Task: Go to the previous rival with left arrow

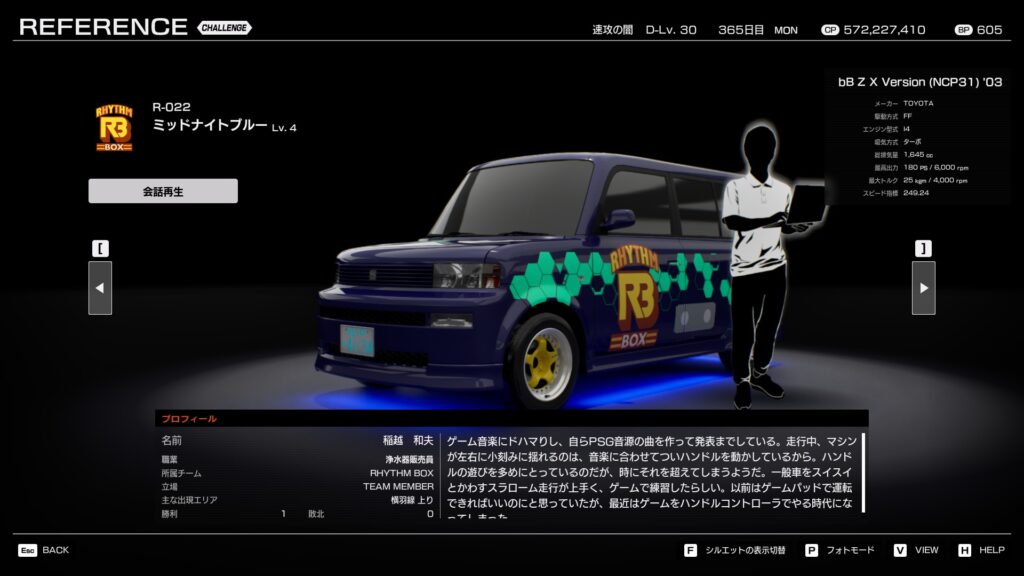Action: tap(100, 288)
